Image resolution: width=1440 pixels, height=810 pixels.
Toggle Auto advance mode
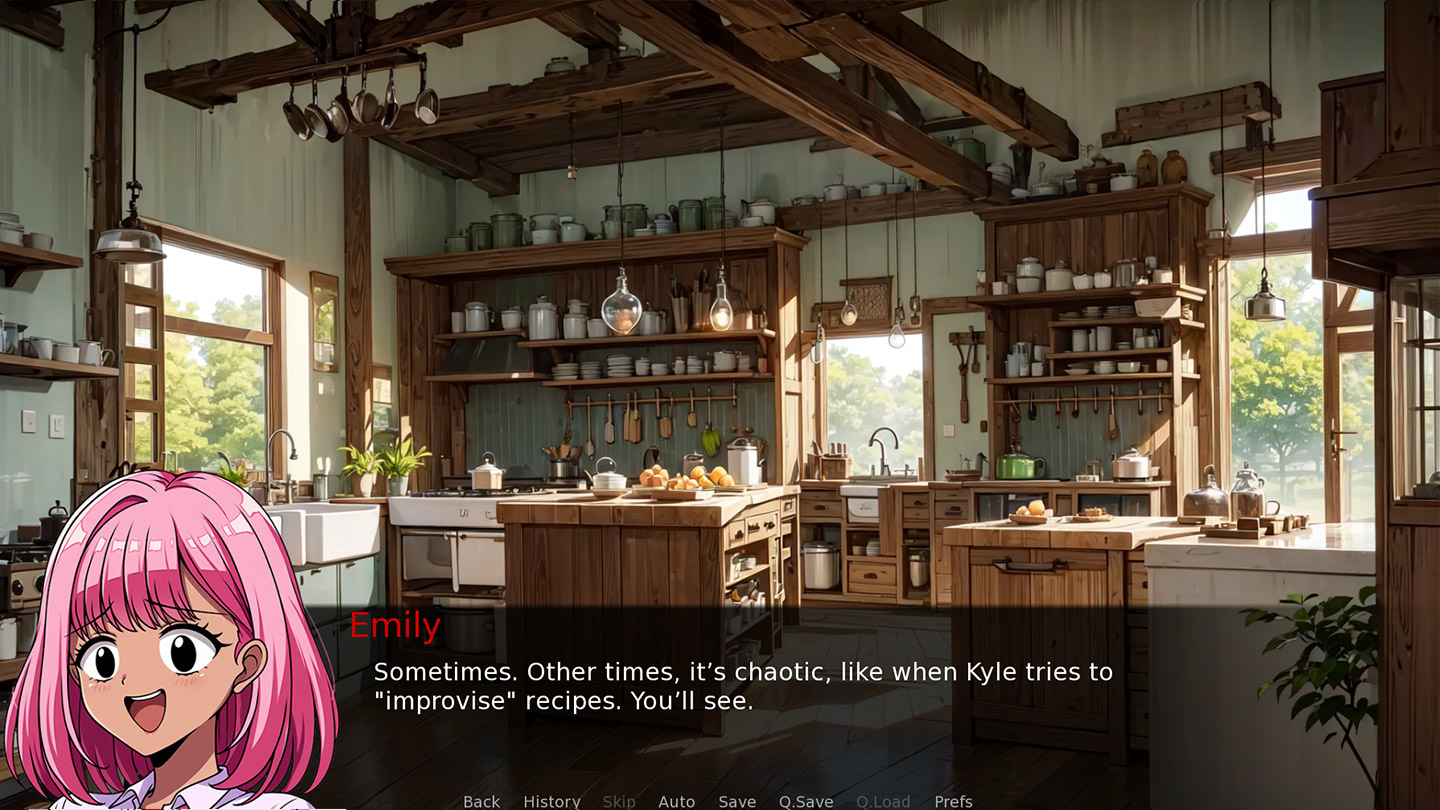click(676, 801)
